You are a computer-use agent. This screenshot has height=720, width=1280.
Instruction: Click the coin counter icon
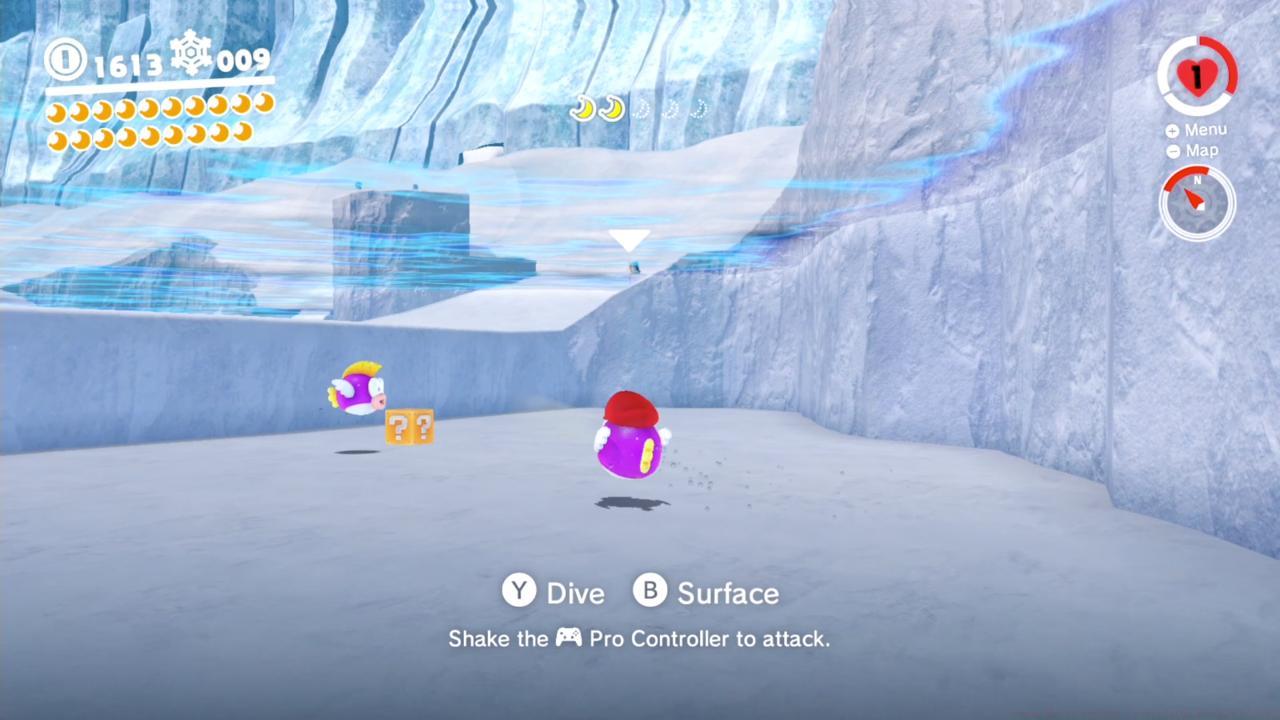click(64, 60)
